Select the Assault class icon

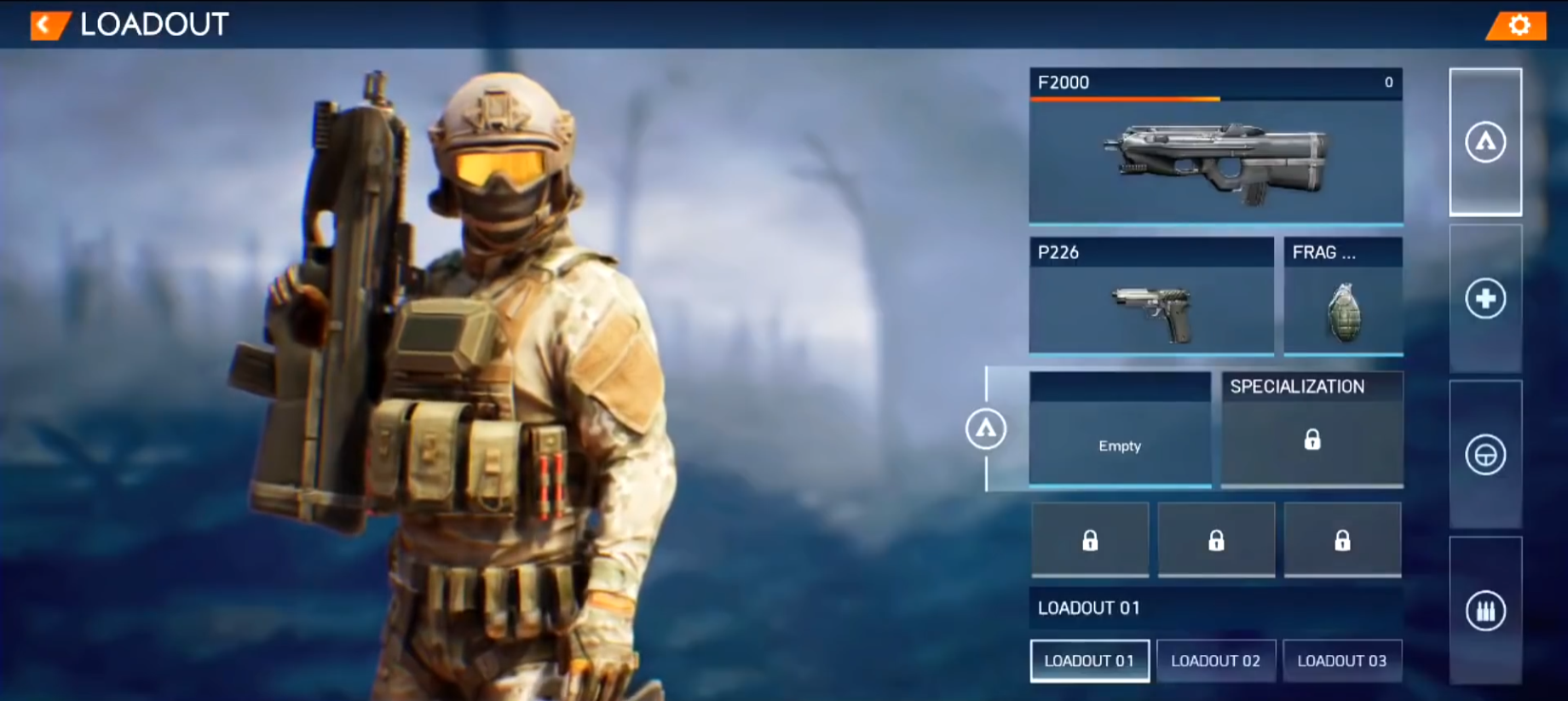(x=1484, y=141)
